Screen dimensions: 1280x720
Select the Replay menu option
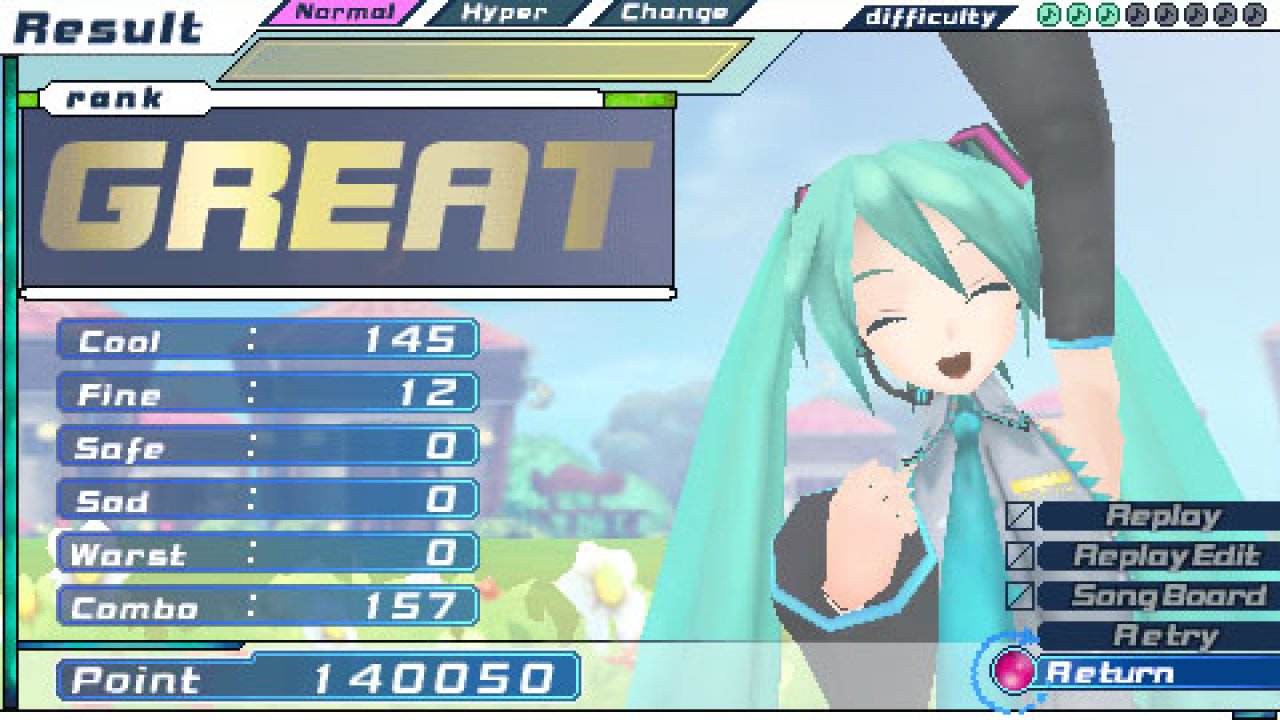tap(1162, 516)
